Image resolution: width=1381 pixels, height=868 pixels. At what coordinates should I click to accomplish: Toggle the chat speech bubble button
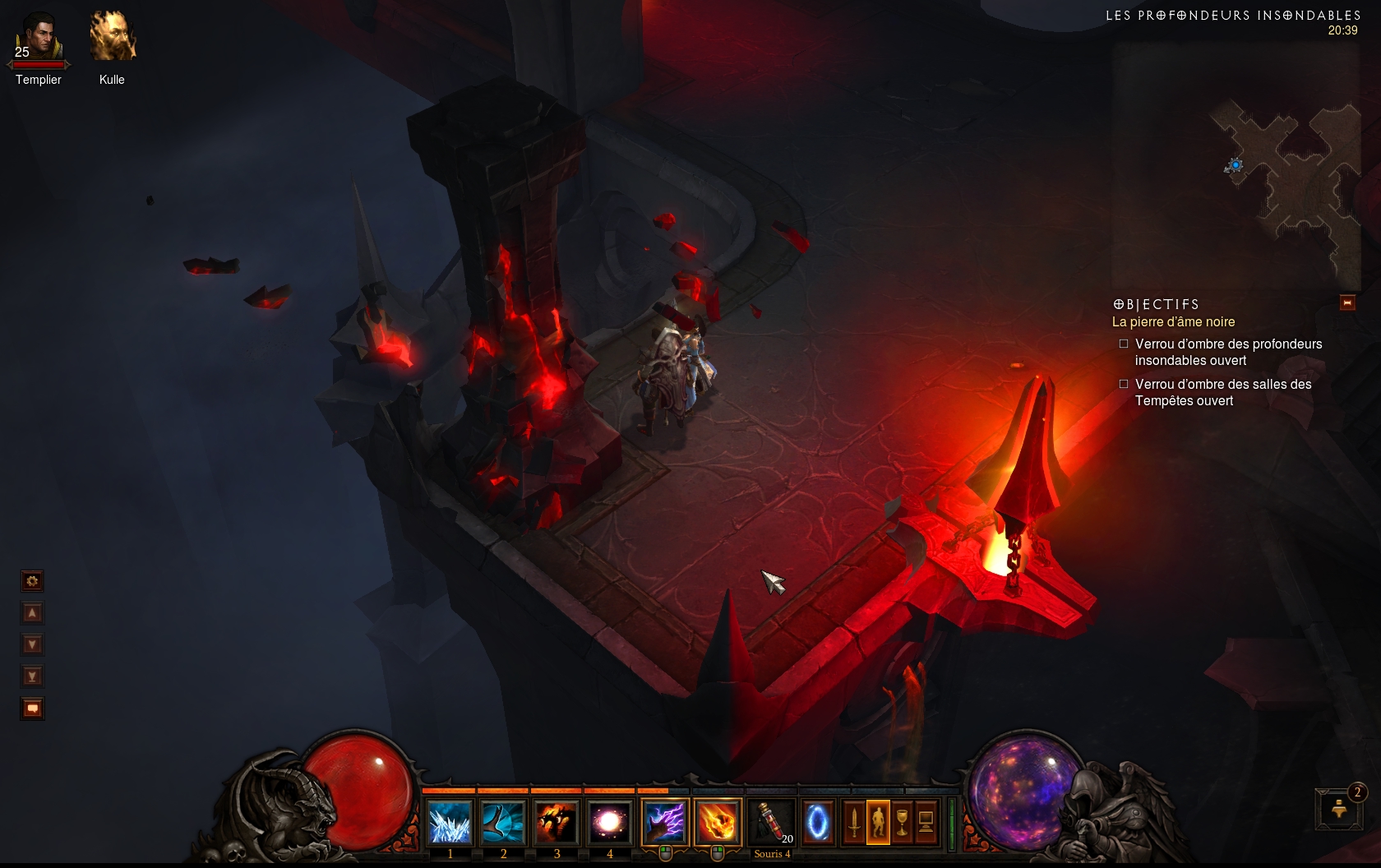tap(32, 709)
